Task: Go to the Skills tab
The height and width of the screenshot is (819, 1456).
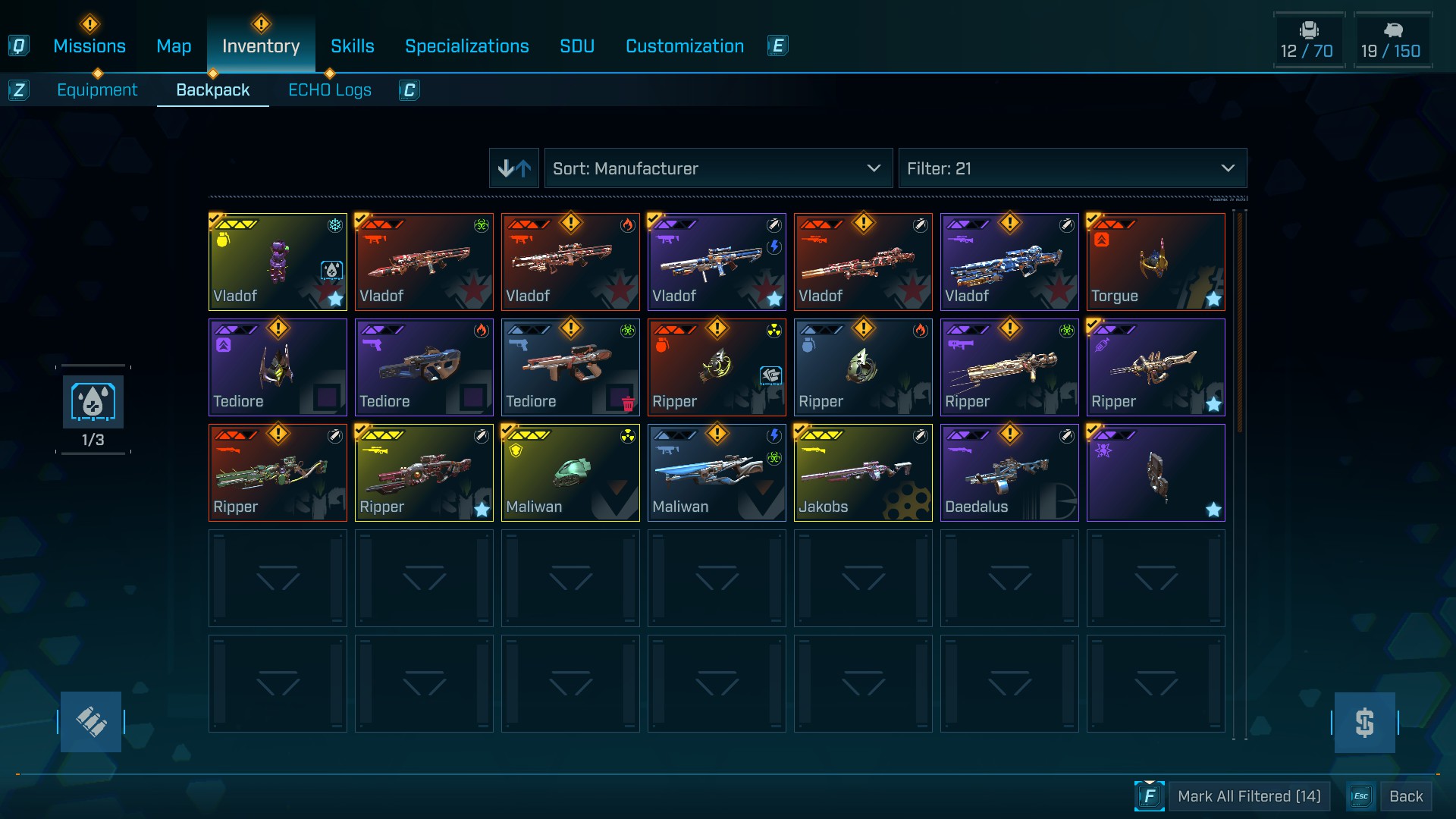Action: pos(352,46)
